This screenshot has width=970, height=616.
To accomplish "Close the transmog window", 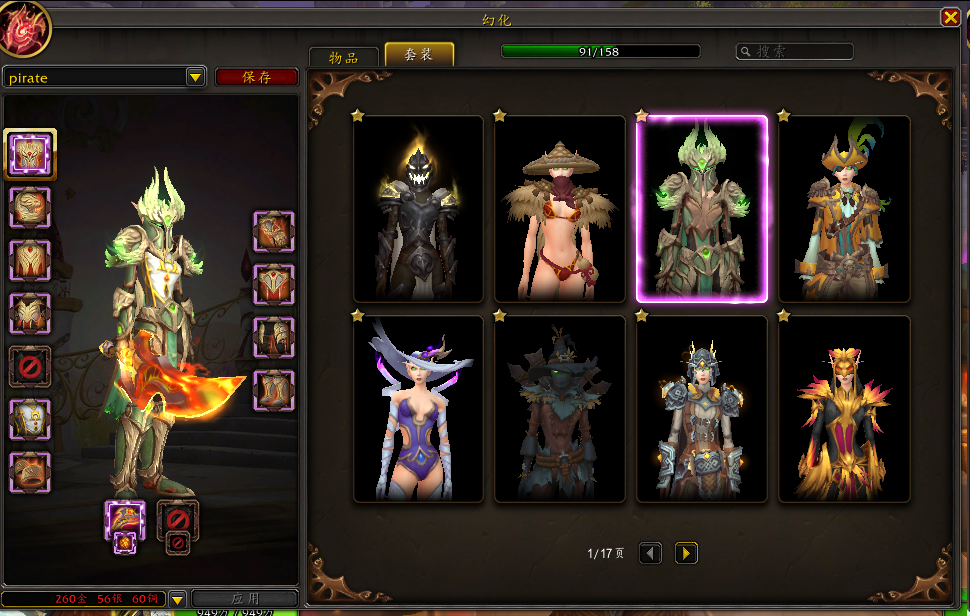I will (949, 18).
